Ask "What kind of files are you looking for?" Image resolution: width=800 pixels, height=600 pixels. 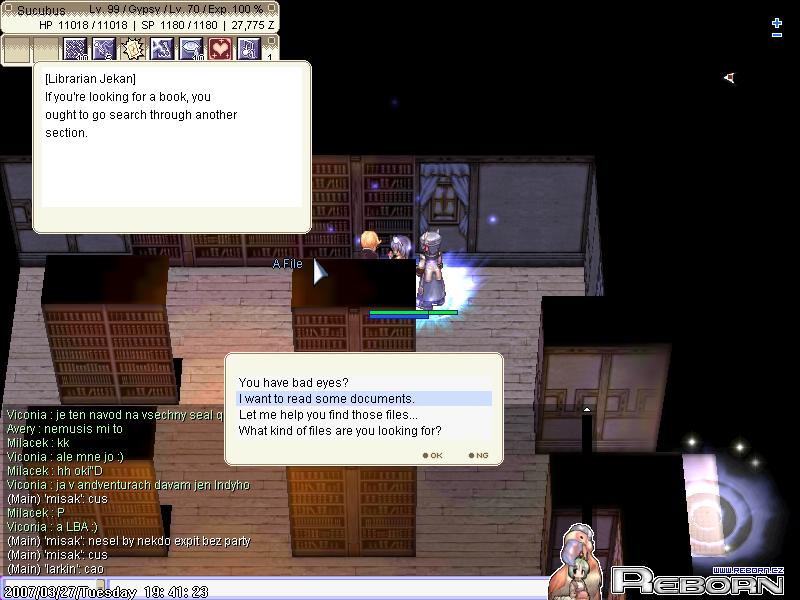click(x=339, y=431)
